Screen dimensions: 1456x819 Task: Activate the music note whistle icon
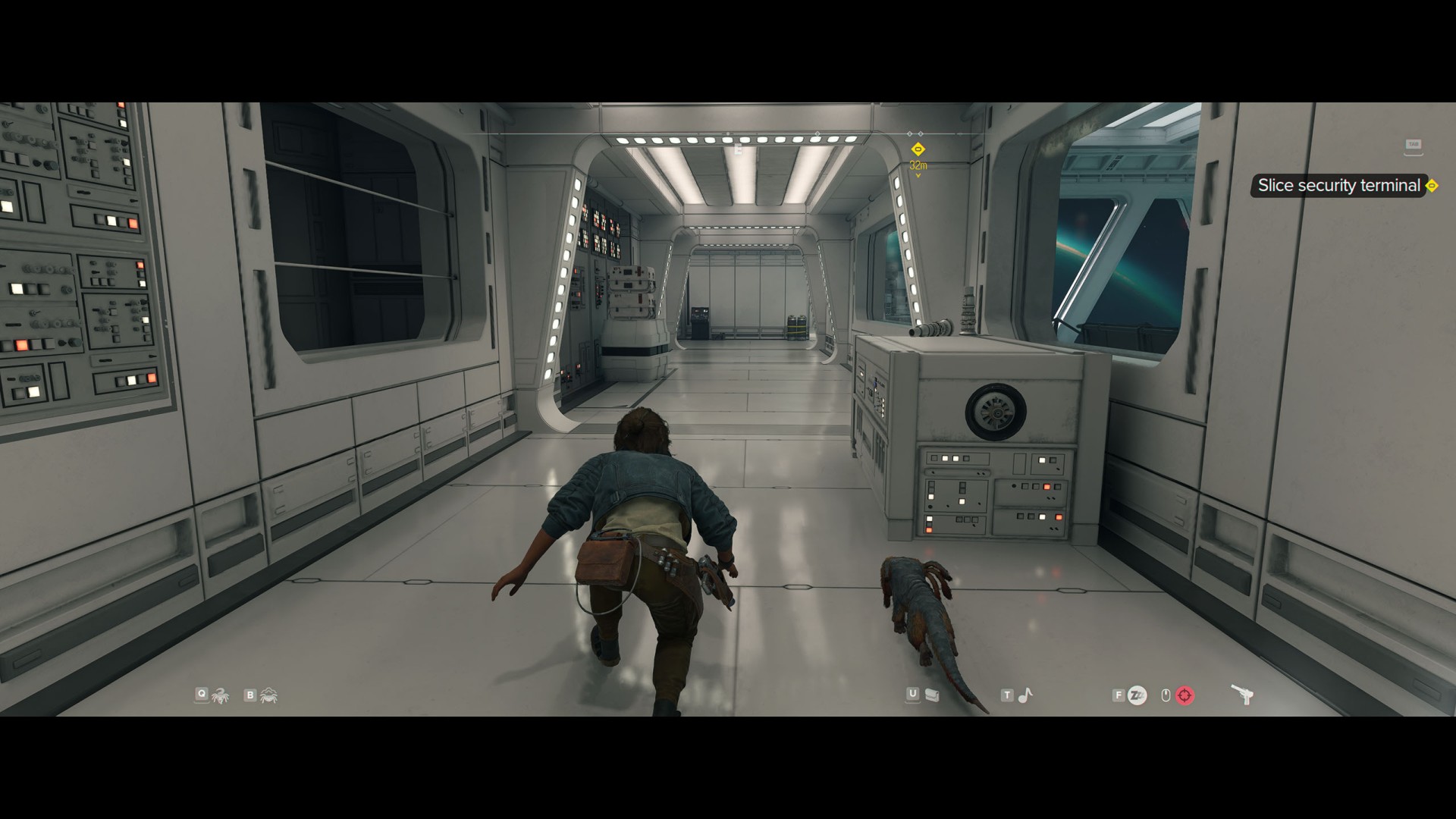coord(1025,695)
